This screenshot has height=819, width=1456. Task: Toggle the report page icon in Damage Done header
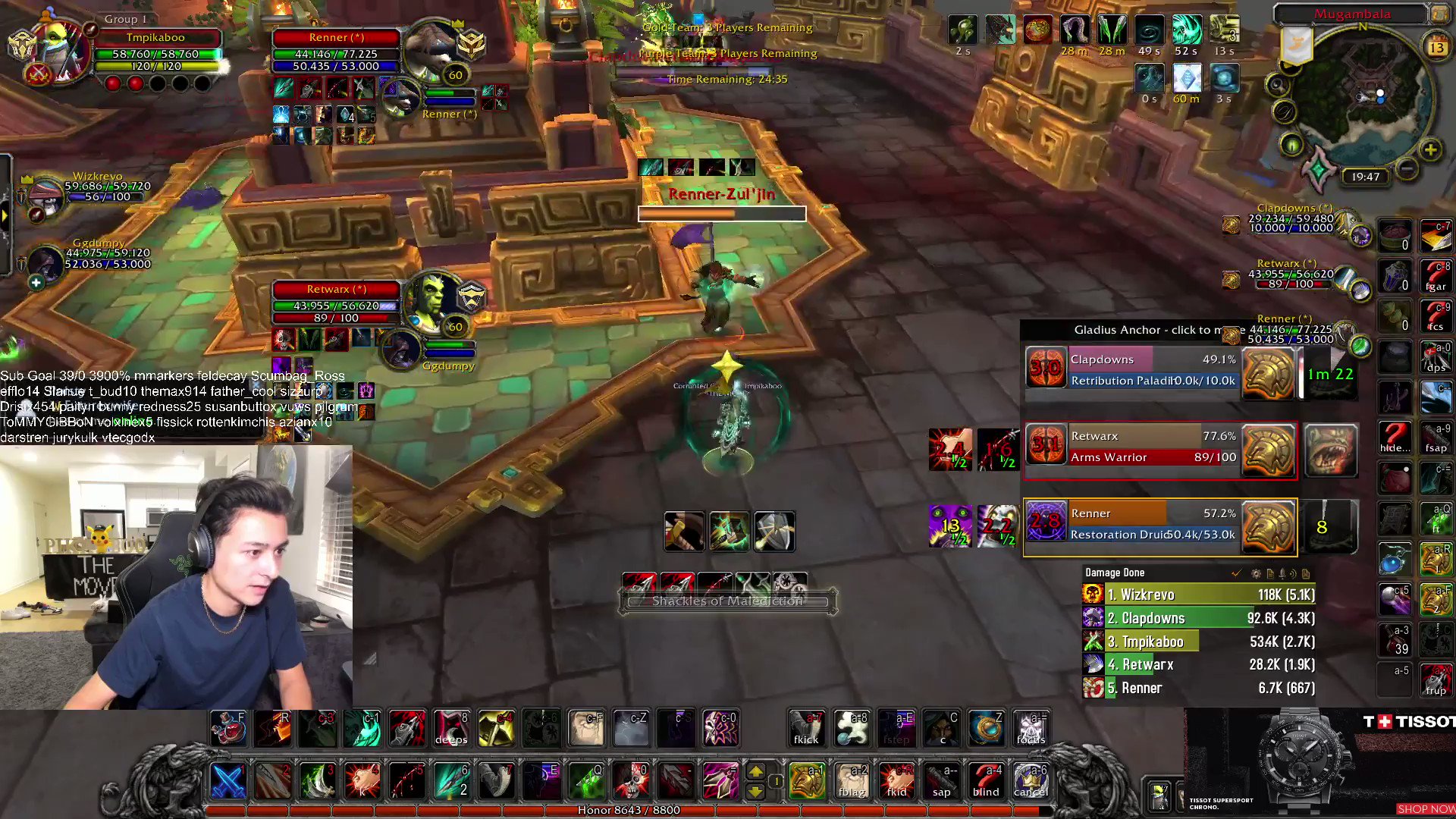click(1270, 574)
